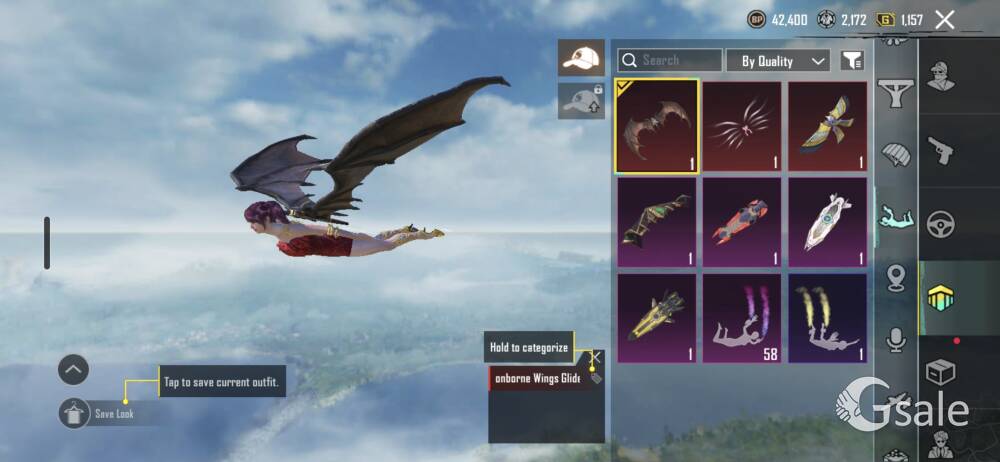Select the dark green winged glider
The width and height of the screenshot is (1000, 462).
tap(657, 223)
